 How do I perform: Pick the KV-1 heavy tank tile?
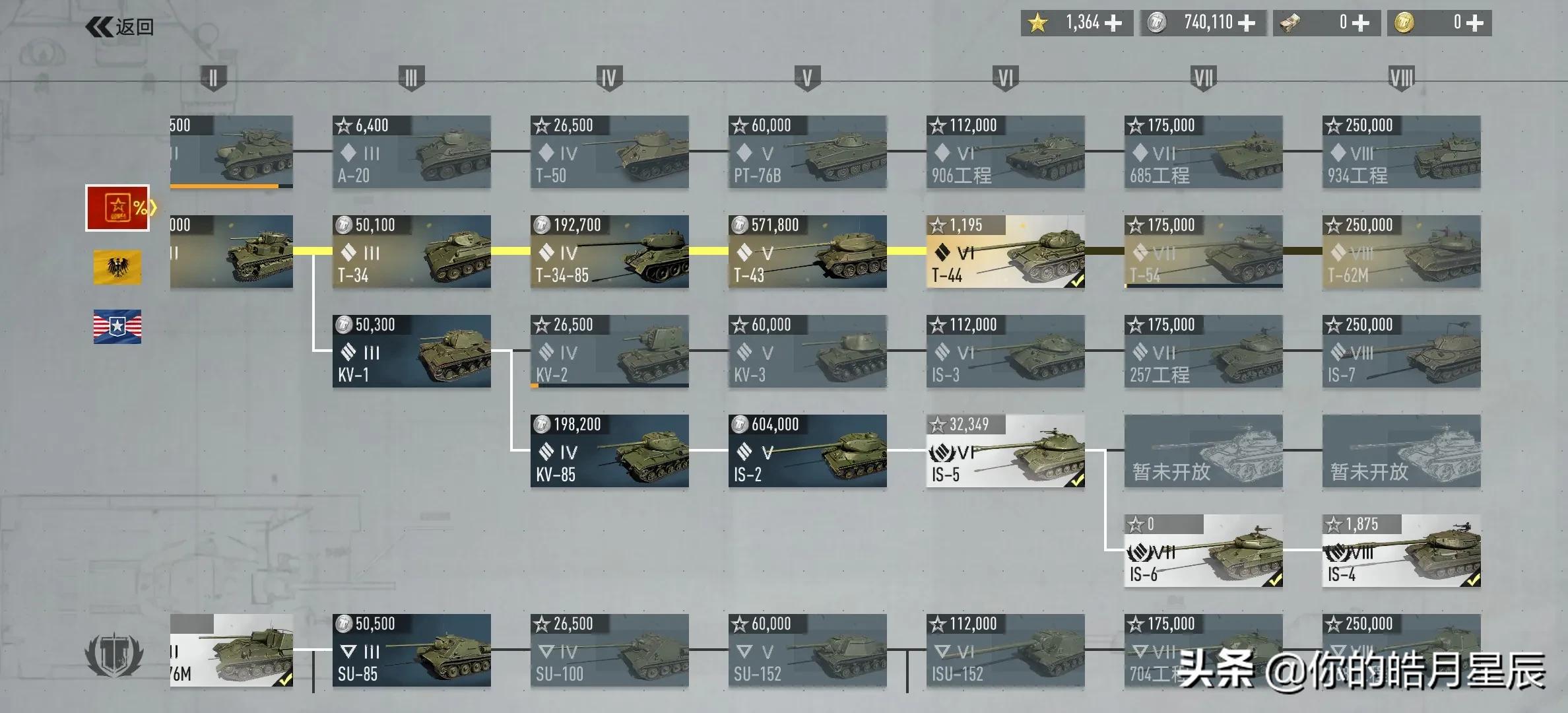(411, 351)
